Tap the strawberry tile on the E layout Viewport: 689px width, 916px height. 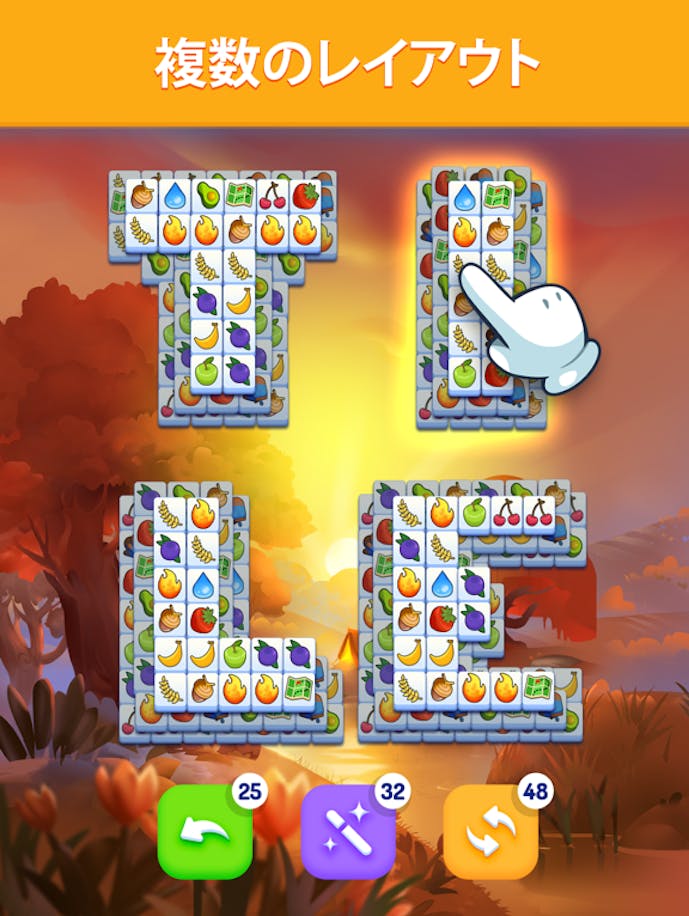click(x=442, y=619)
